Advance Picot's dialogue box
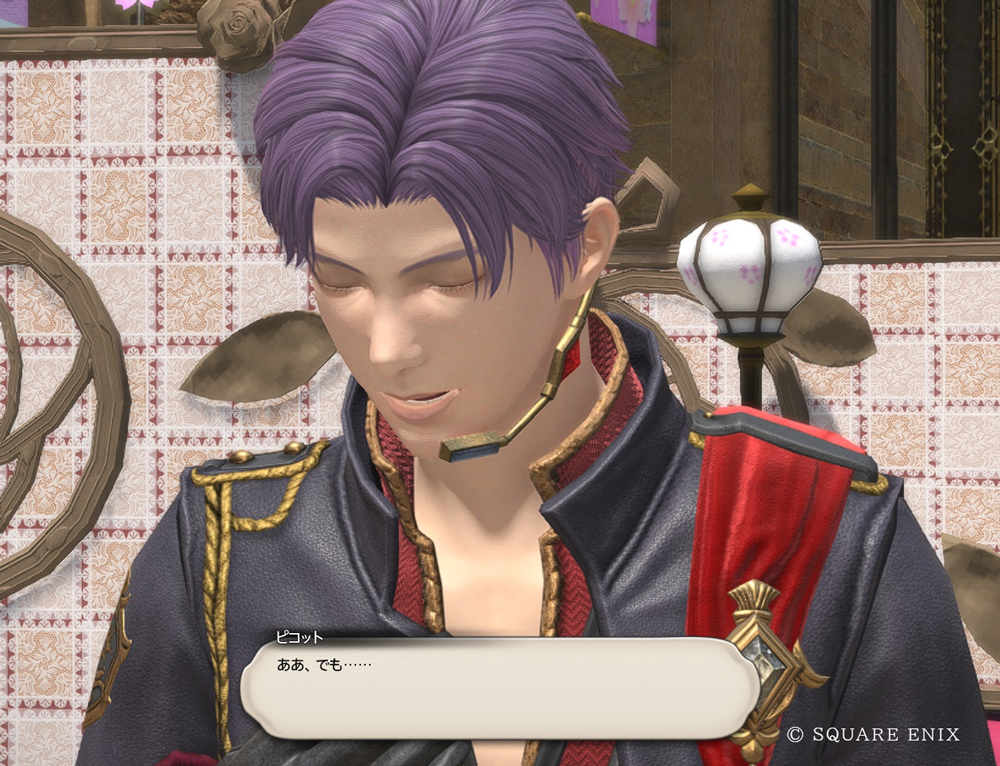This screenshot has width=1000, height=766. pos(500,687)
